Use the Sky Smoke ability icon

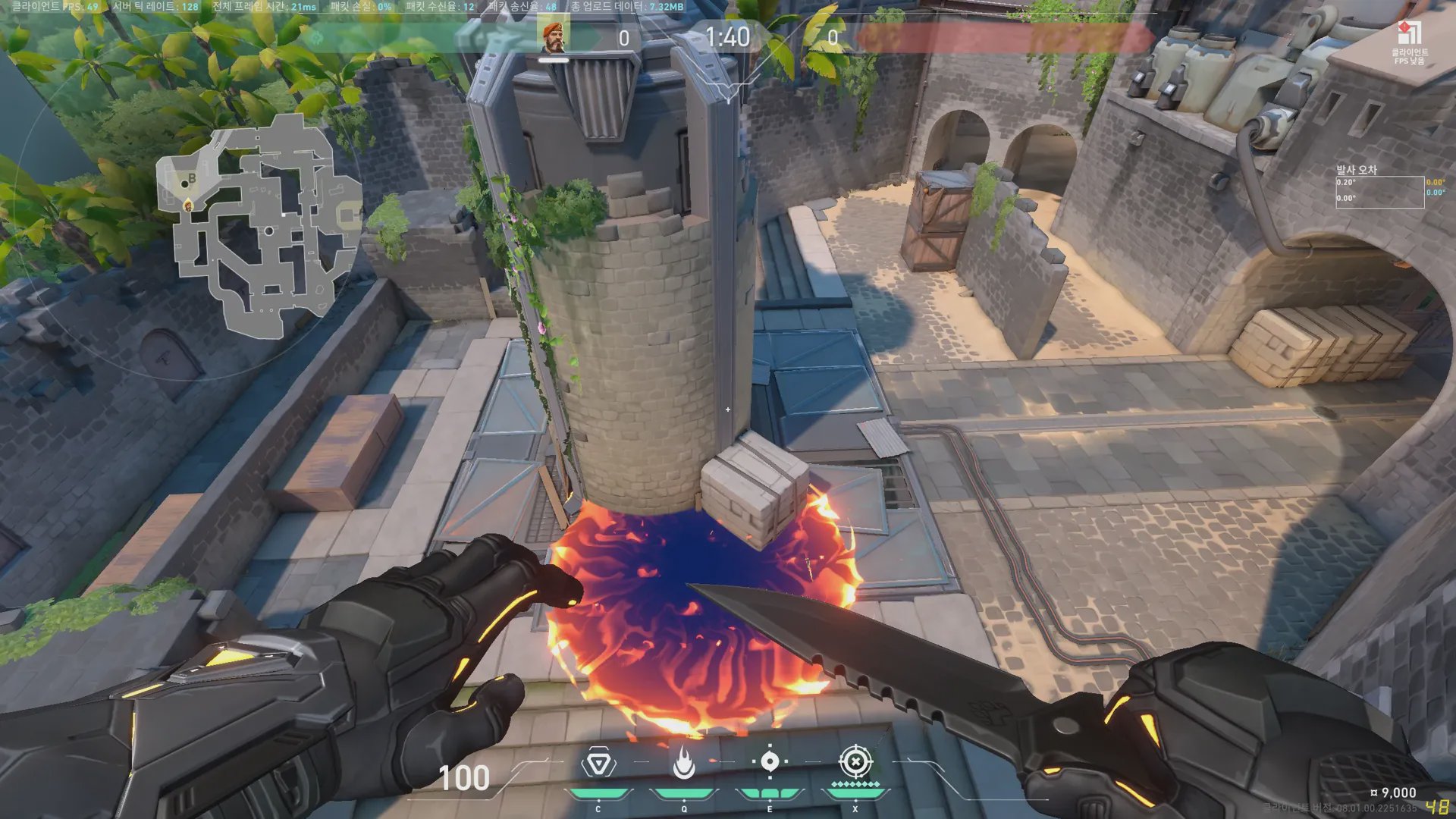click(770, 761)
